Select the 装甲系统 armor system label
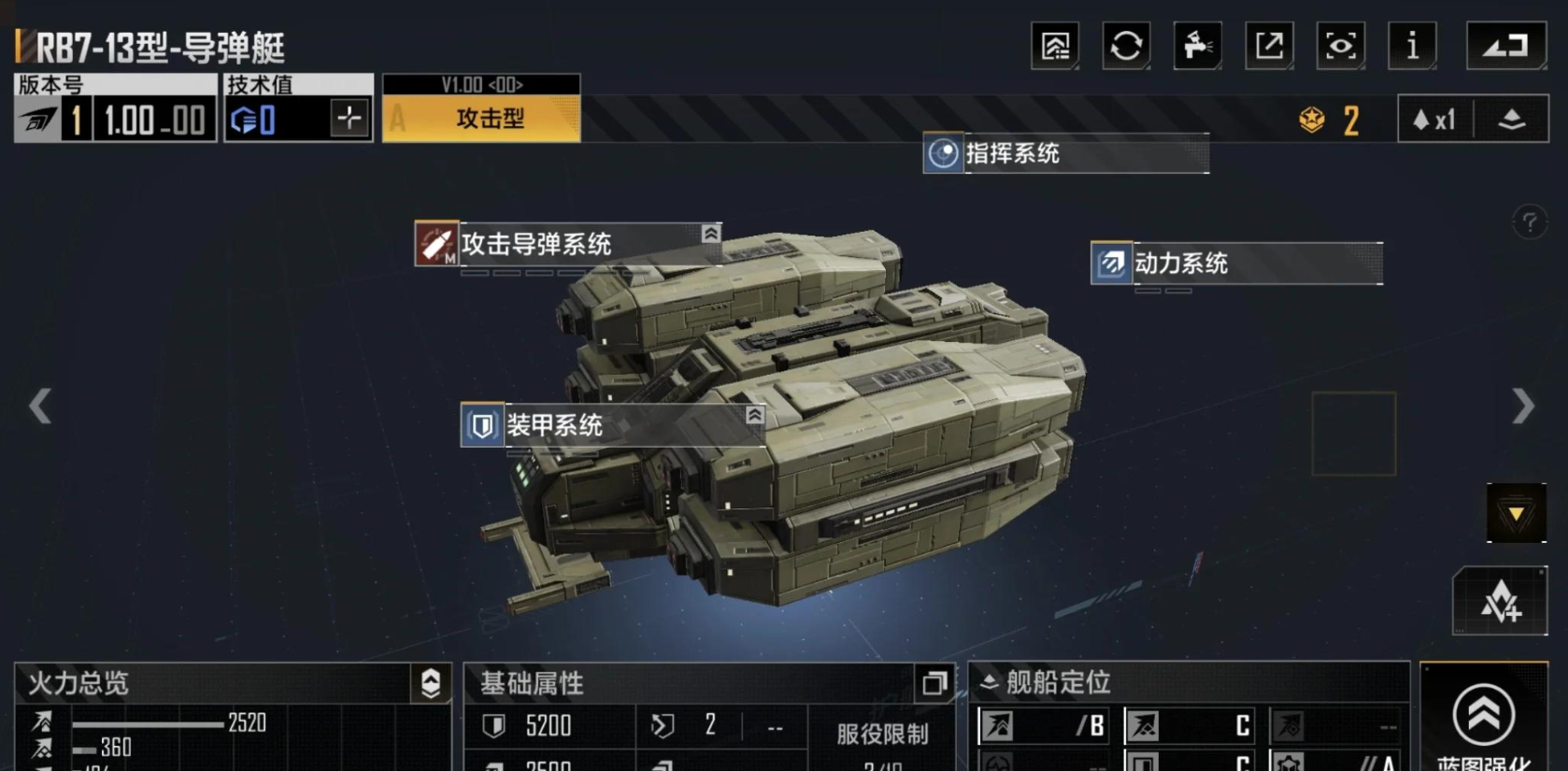The image size is (1568, 771). click(612, 425)
